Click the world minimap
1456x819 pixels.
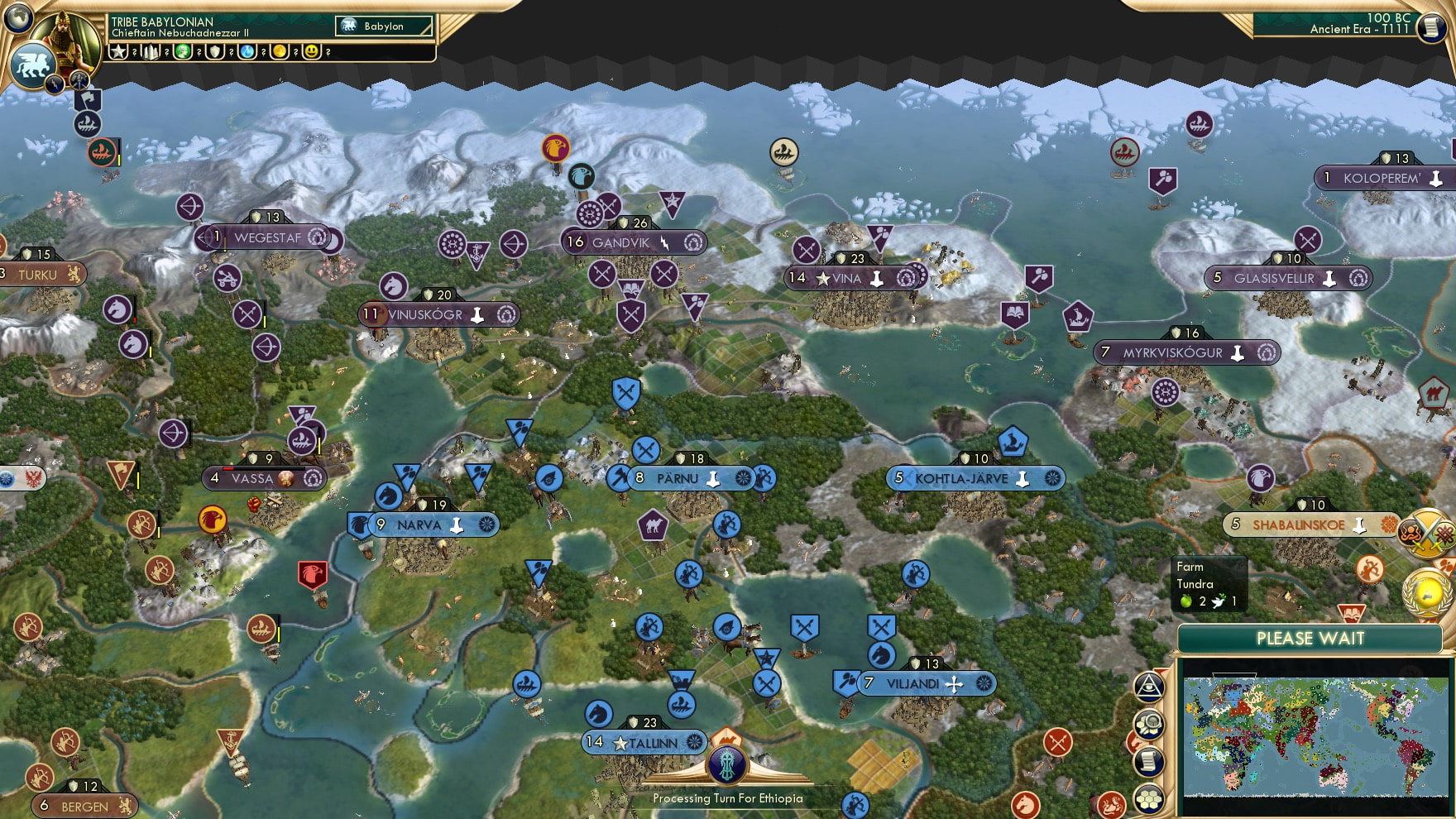1315,736
